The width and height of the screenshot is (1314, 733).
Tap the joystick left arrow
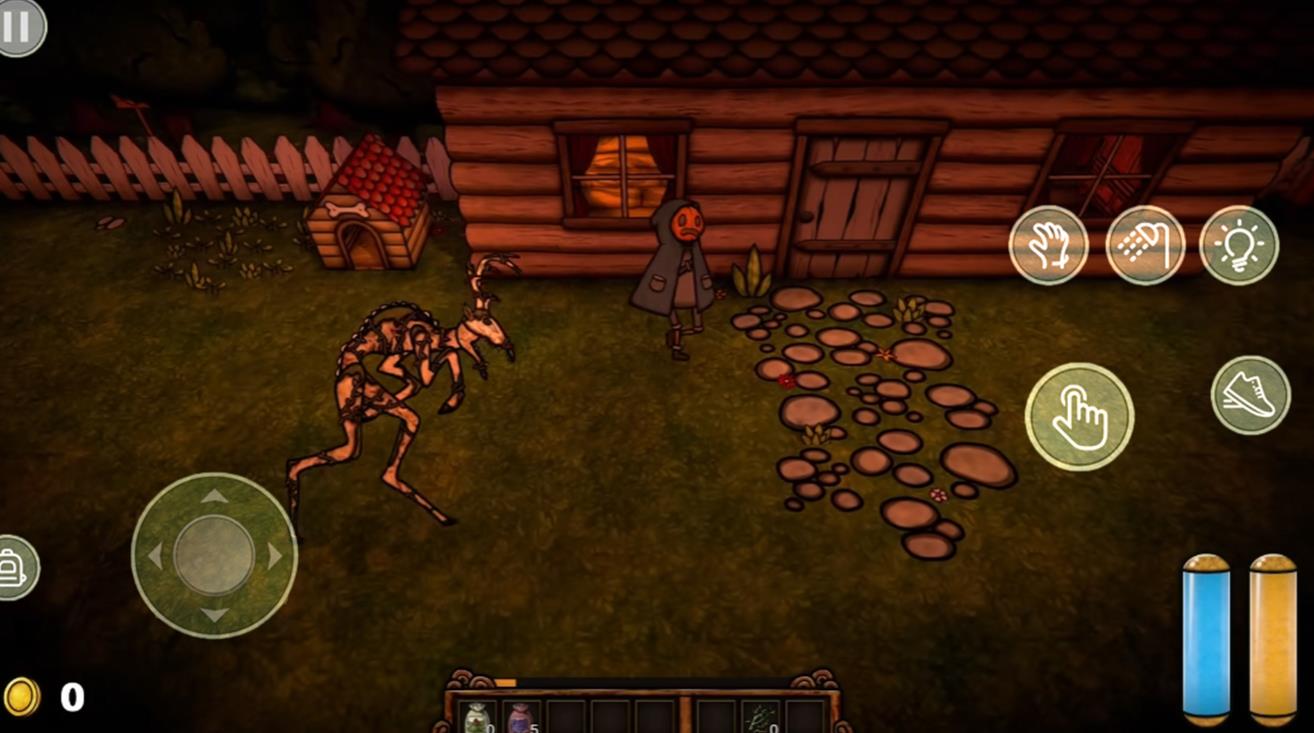(154, 556)
